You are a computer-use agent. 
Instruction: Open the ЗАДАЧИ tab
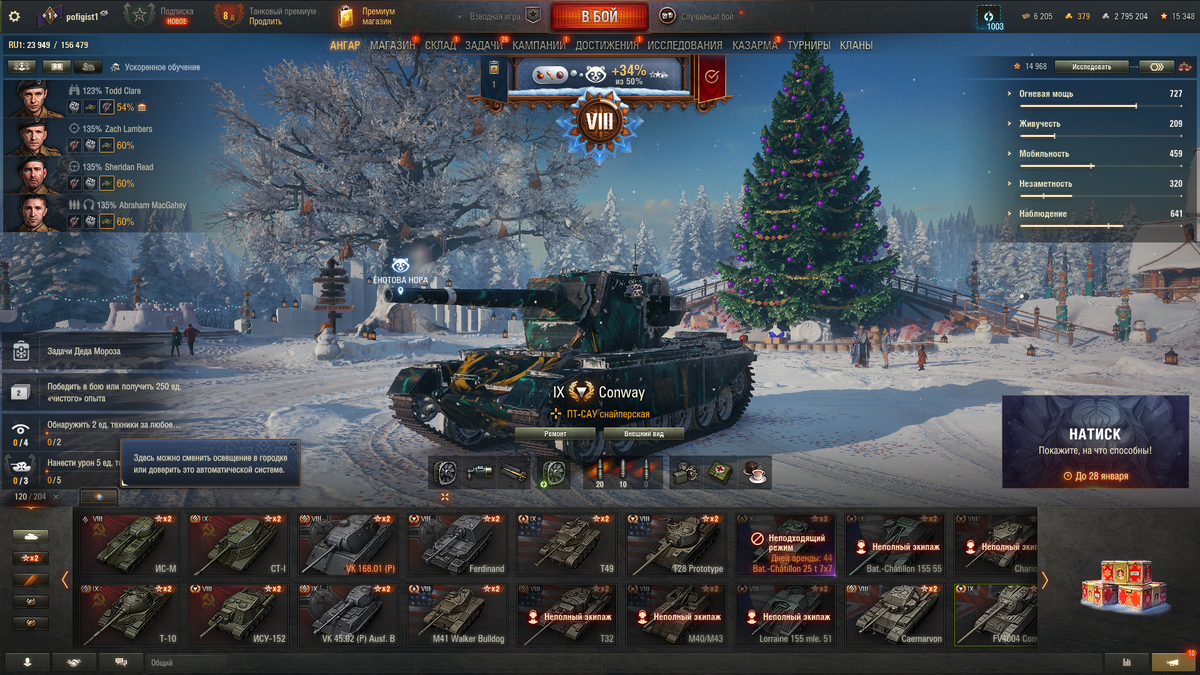[484, 45]
